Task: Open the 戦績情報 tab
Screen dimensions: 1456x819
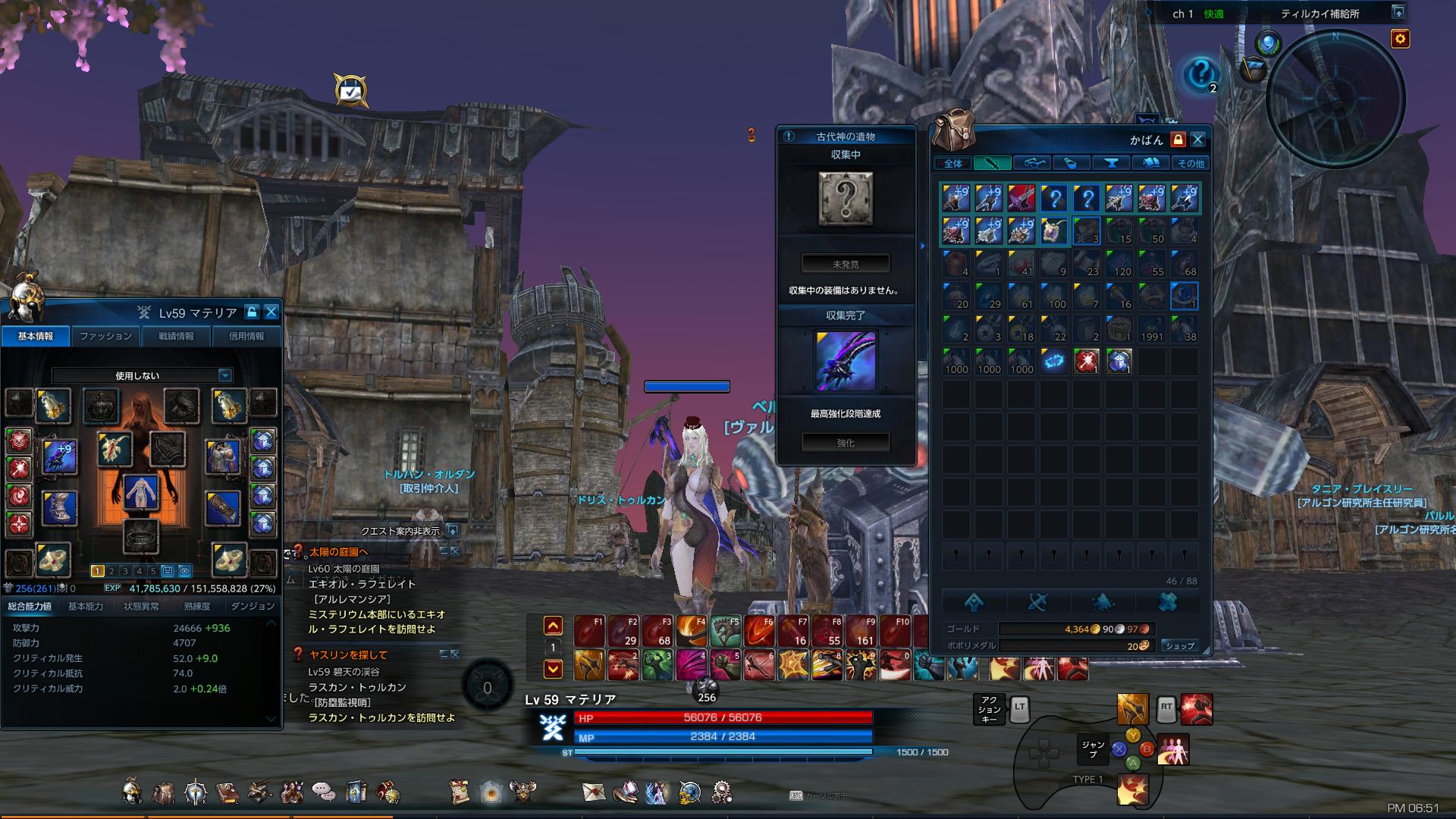Action: 176,336
